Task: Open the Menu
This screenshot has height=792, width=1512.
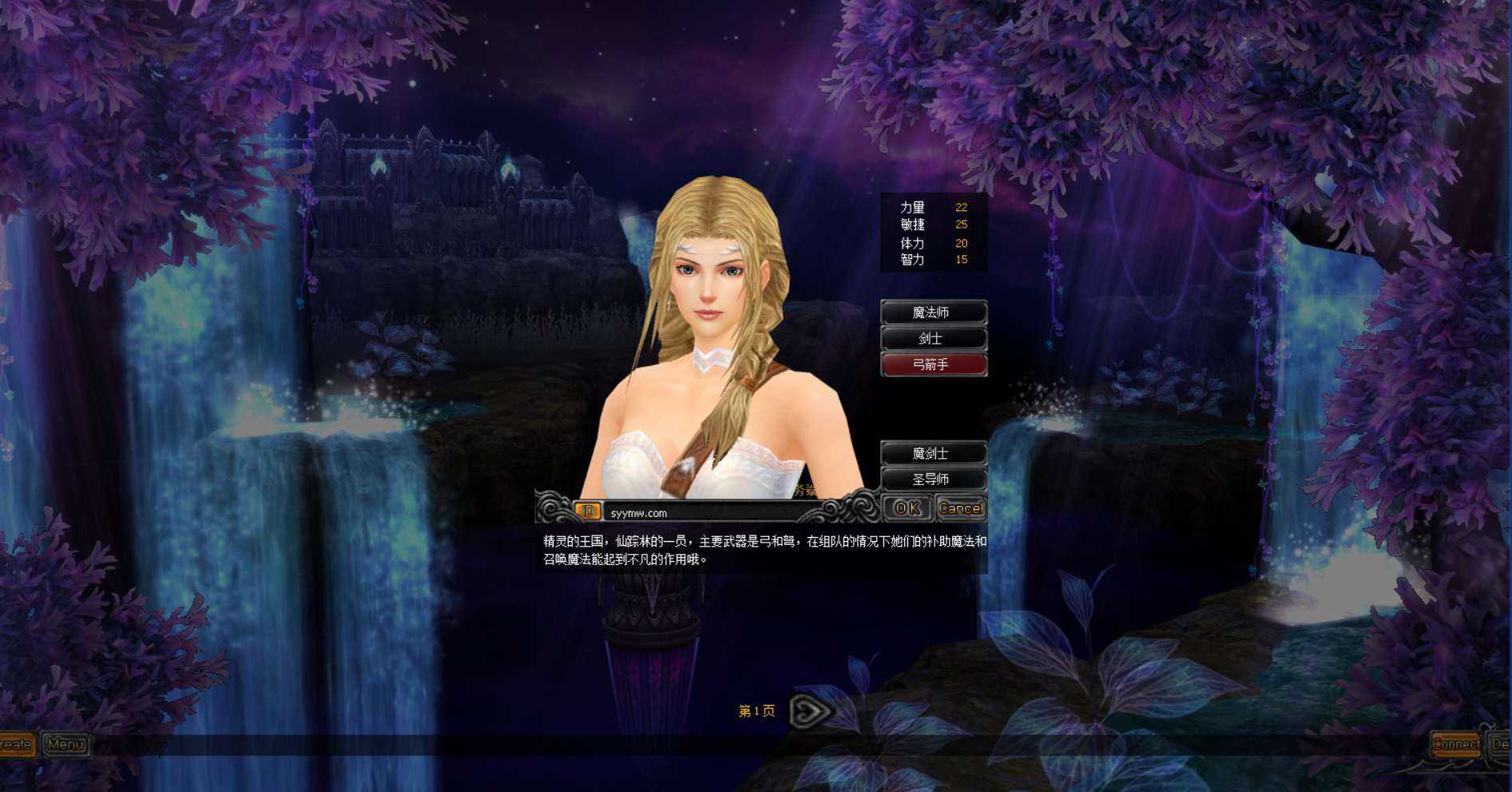Action: click(67, 744)
